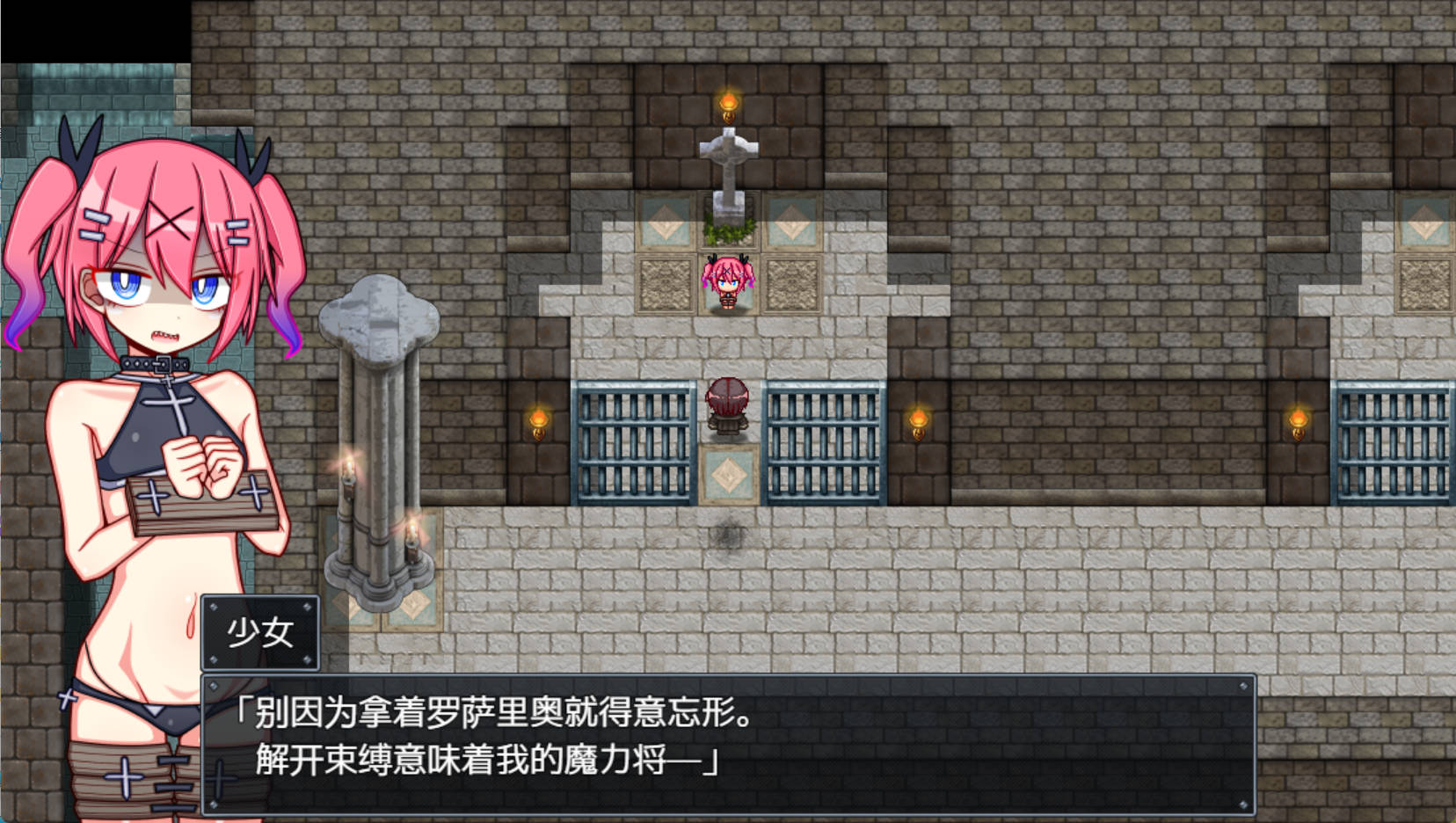Open the right iron gate beside the character
Screen dimensions: 1456x823
826,444
